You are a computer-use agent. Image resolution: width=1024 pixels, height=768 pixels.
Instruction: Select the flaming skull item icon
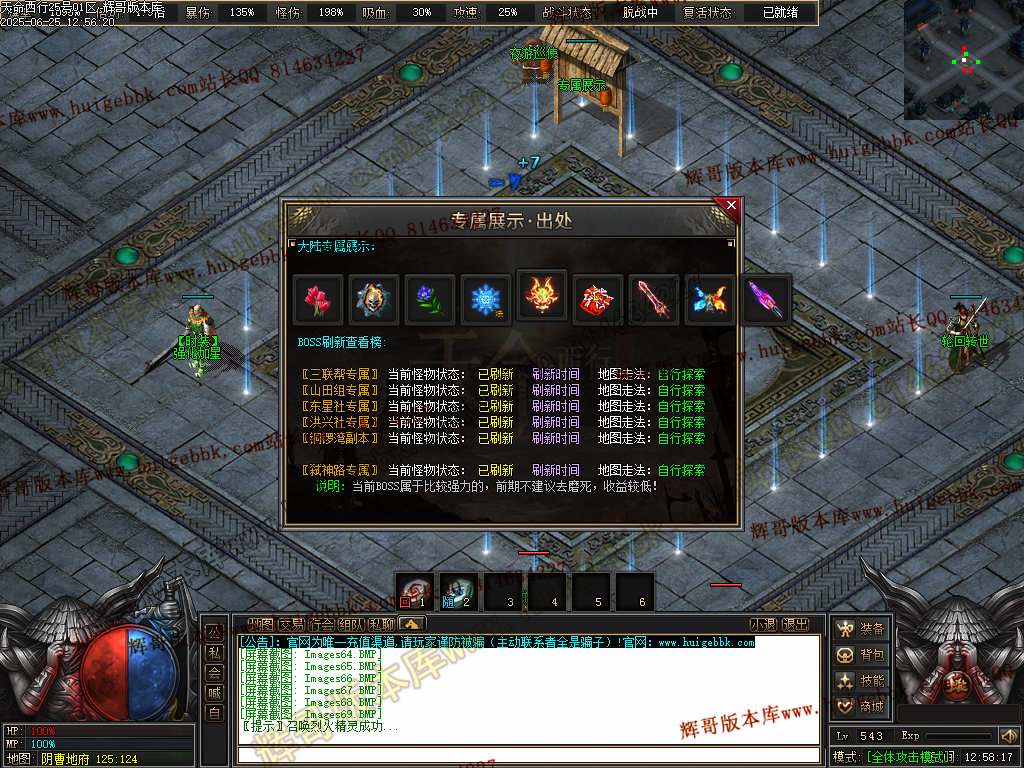(375, 299)
